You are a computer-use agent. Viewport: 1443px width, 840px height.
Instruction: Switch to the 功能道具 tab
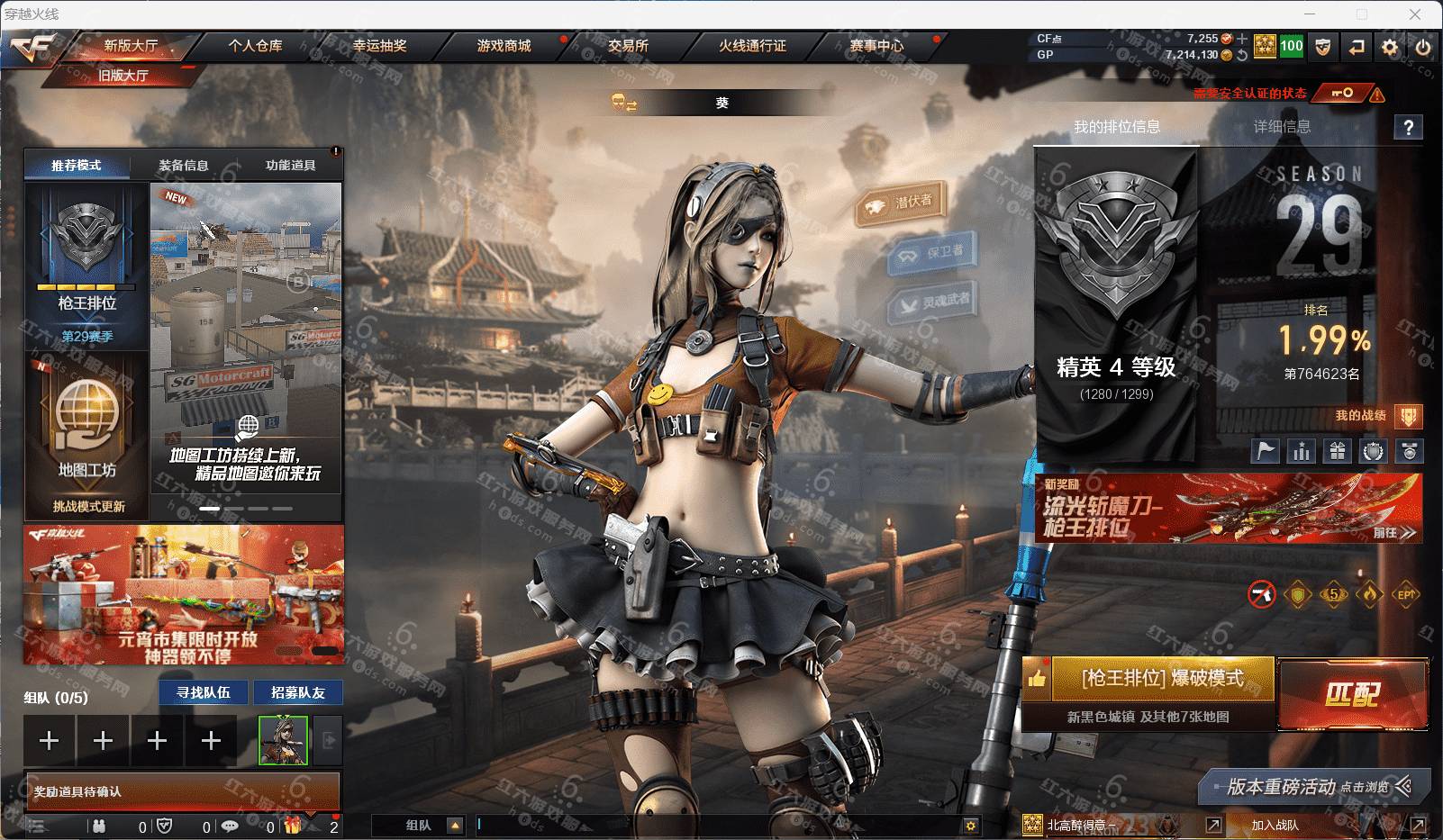[290, 165]
